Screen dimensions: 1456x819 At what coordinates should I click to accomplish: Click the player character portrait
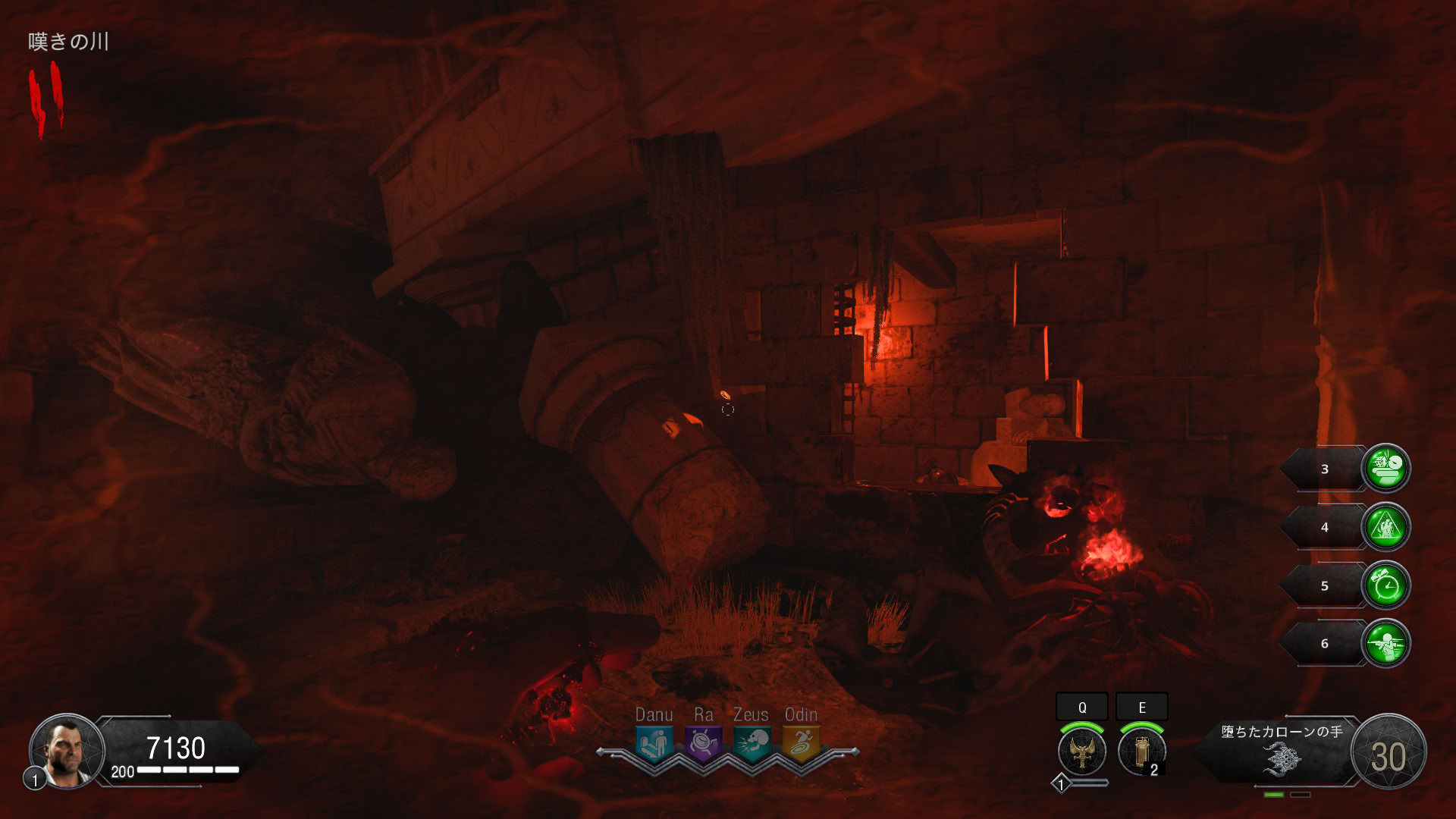67,751
